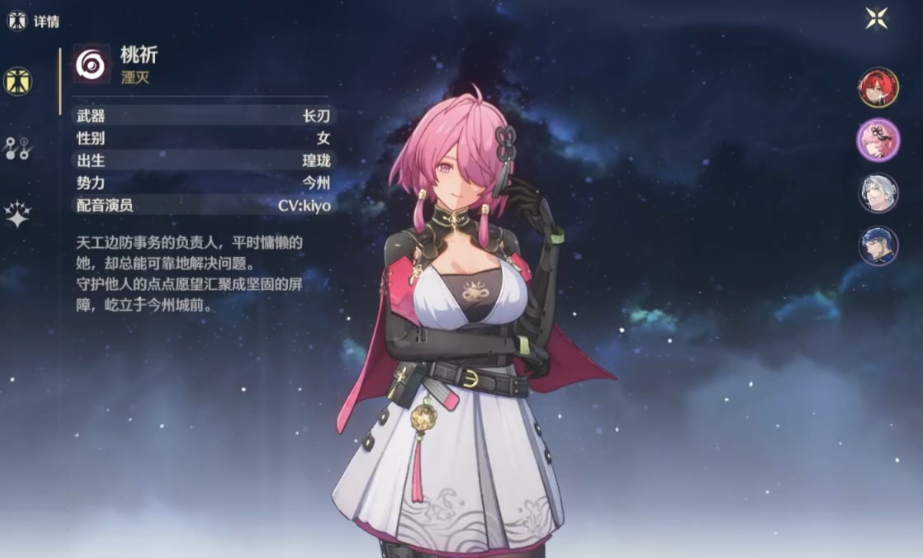The image size is (923, 558).
Task: Close the character details screen
Action: point(876,18)
